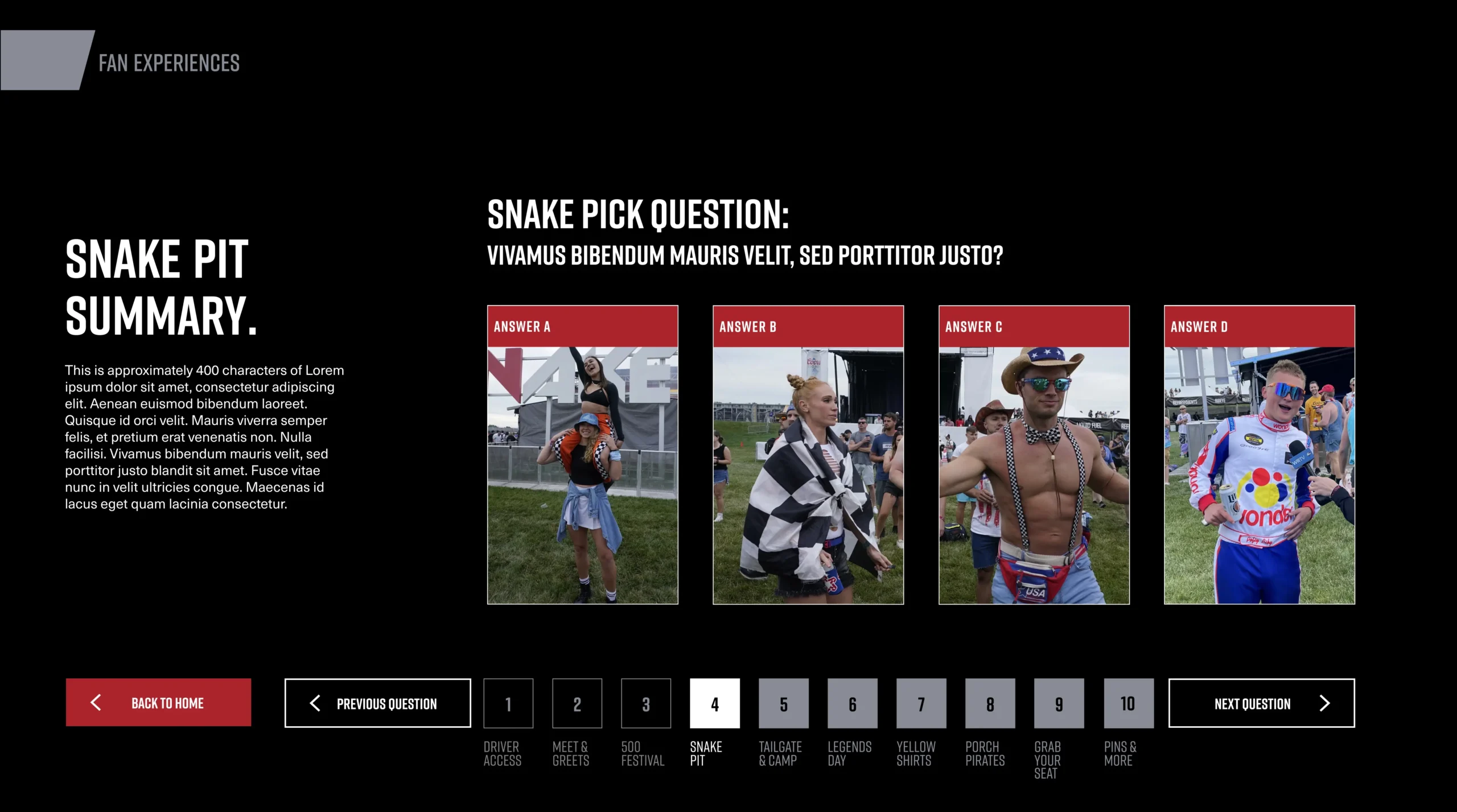The width and height of the screenshot is (1457, 812).
Task: Switch to question 10 Pins & More
Action: [1129, 703]
